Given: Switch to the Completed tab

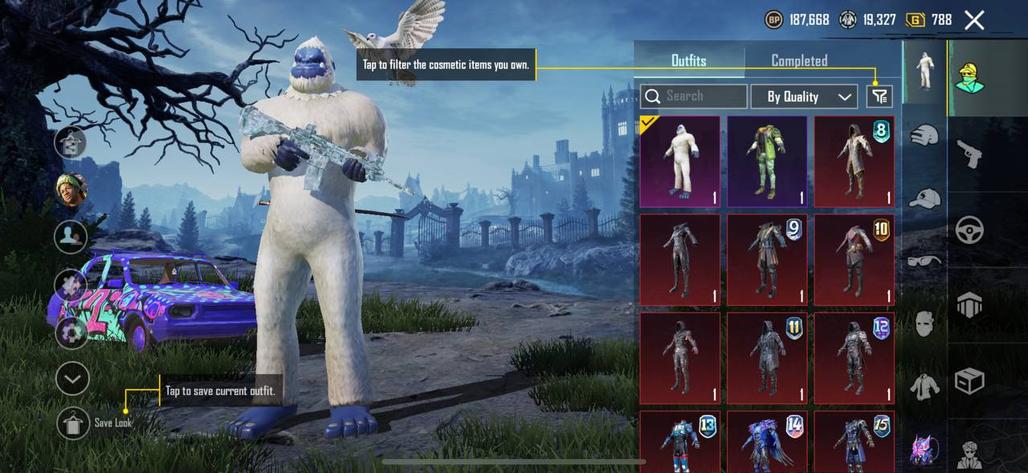Looking at the screenshot, I should [799, 61].
